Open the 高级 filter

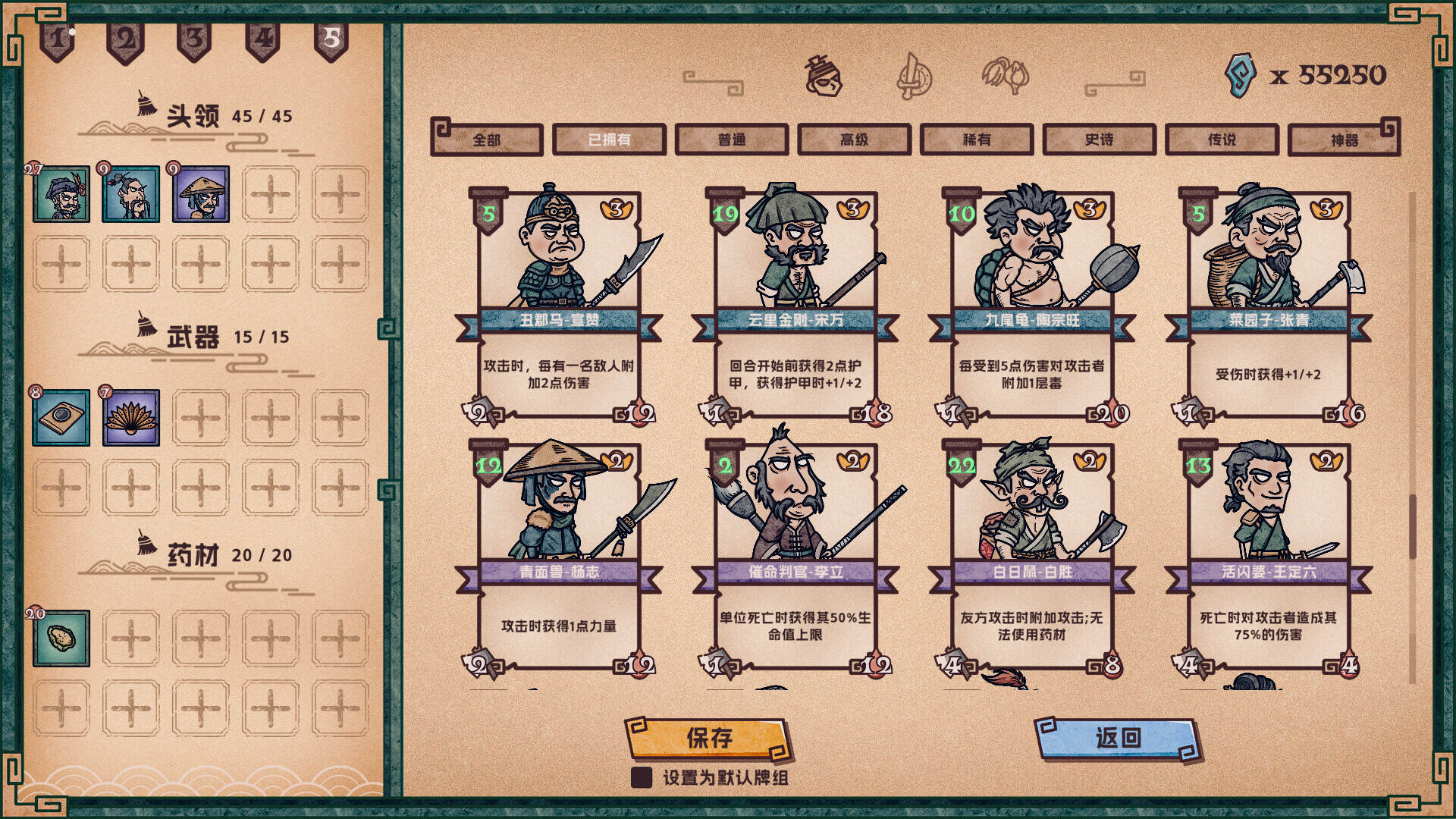coord(854,140)
